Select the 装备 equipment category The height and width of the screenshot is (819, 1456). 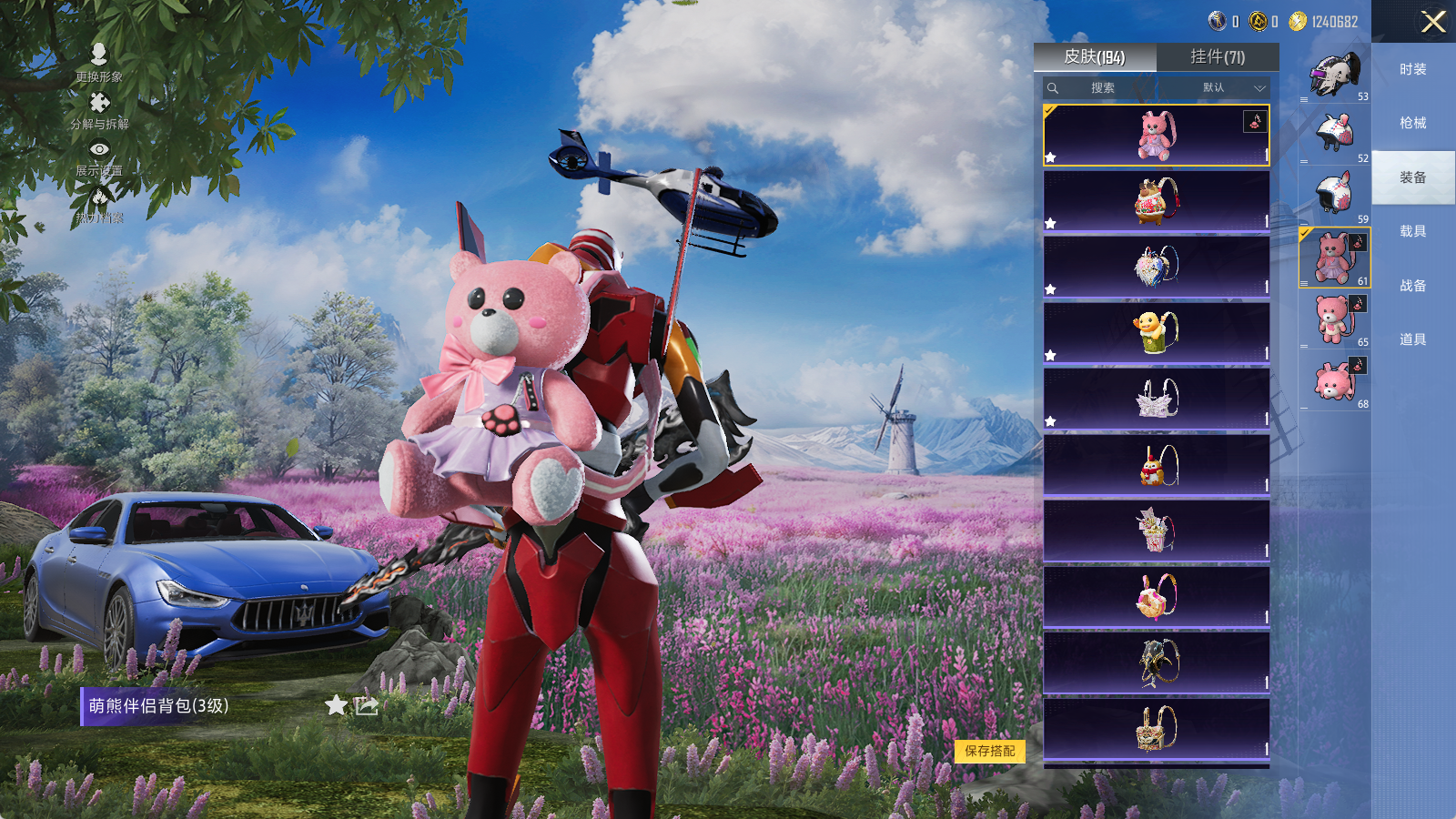point(1412,177)
